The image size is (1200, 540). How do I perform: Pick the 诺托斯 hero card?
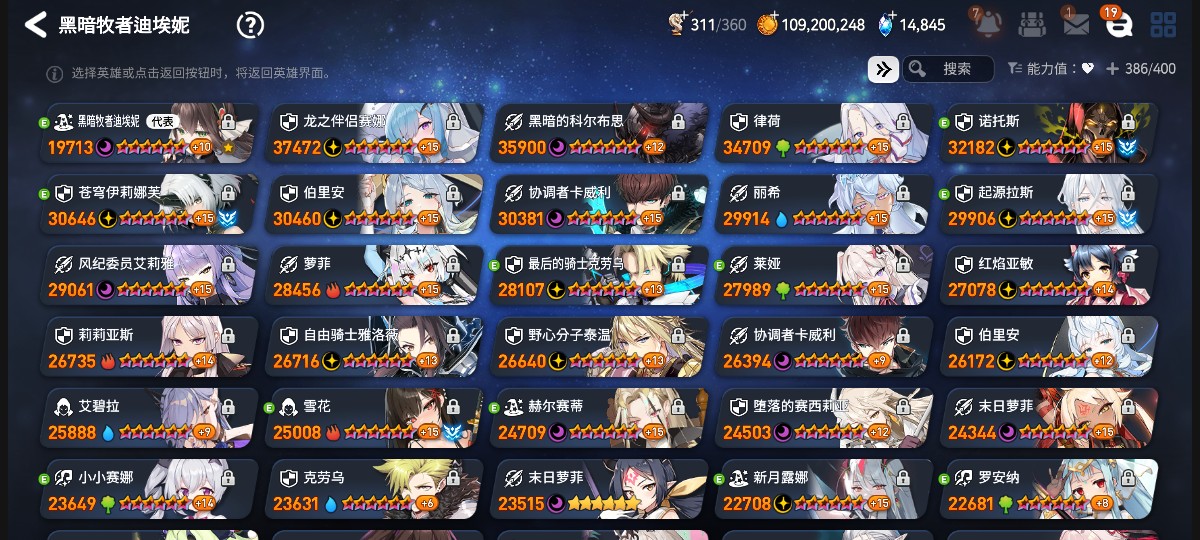coord(1050,133)
